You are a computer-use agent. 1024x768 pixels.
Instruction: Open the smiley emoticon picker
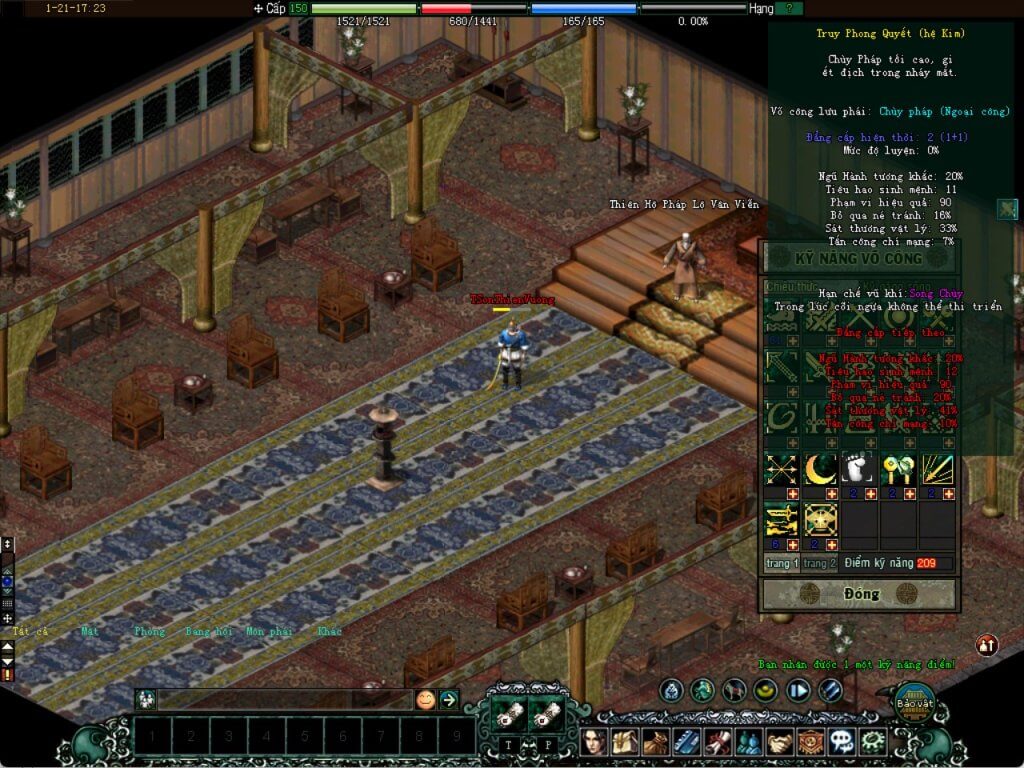pos(426,700)
